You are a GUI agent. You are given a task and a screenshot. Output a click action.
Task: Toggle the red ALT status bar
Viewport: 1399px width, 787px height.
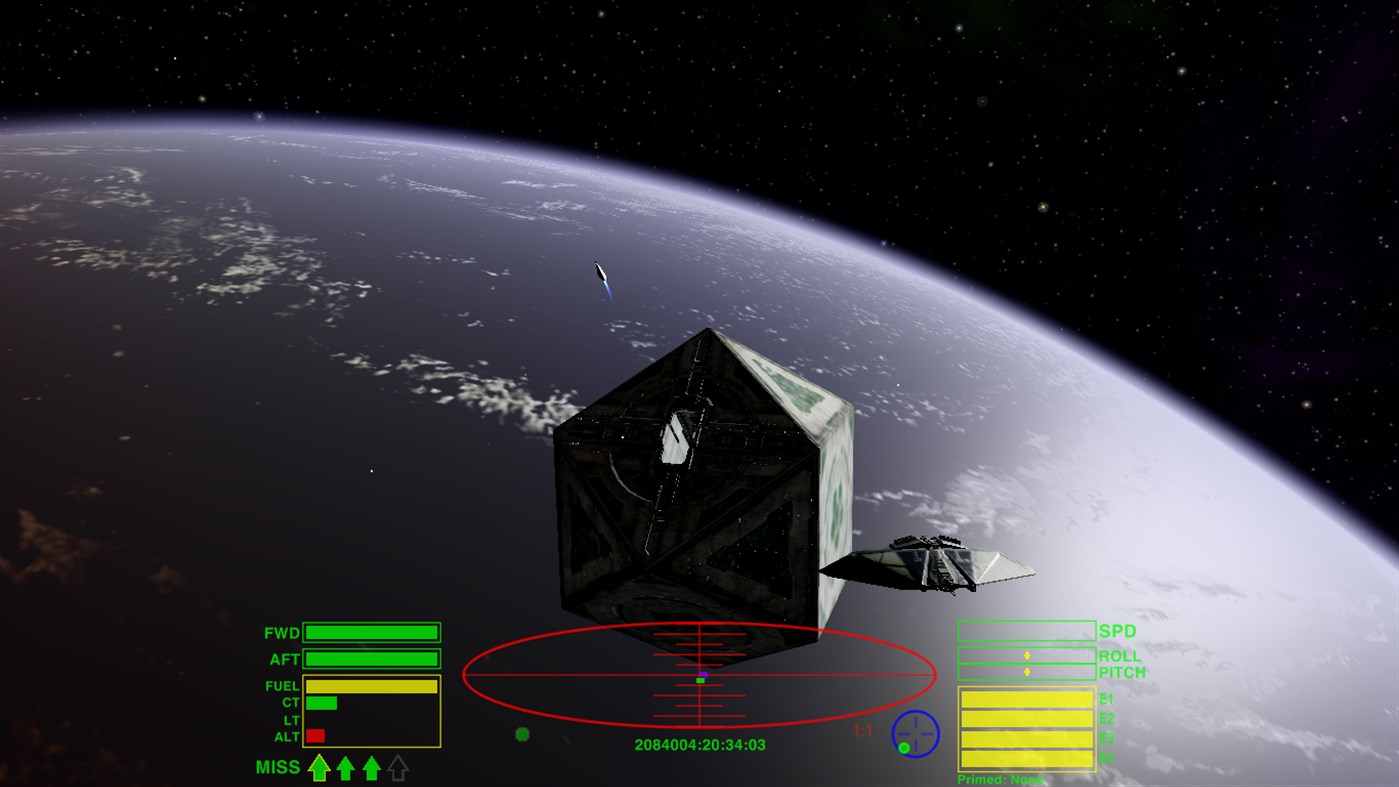pyautogui.click(x=315, y=735)
